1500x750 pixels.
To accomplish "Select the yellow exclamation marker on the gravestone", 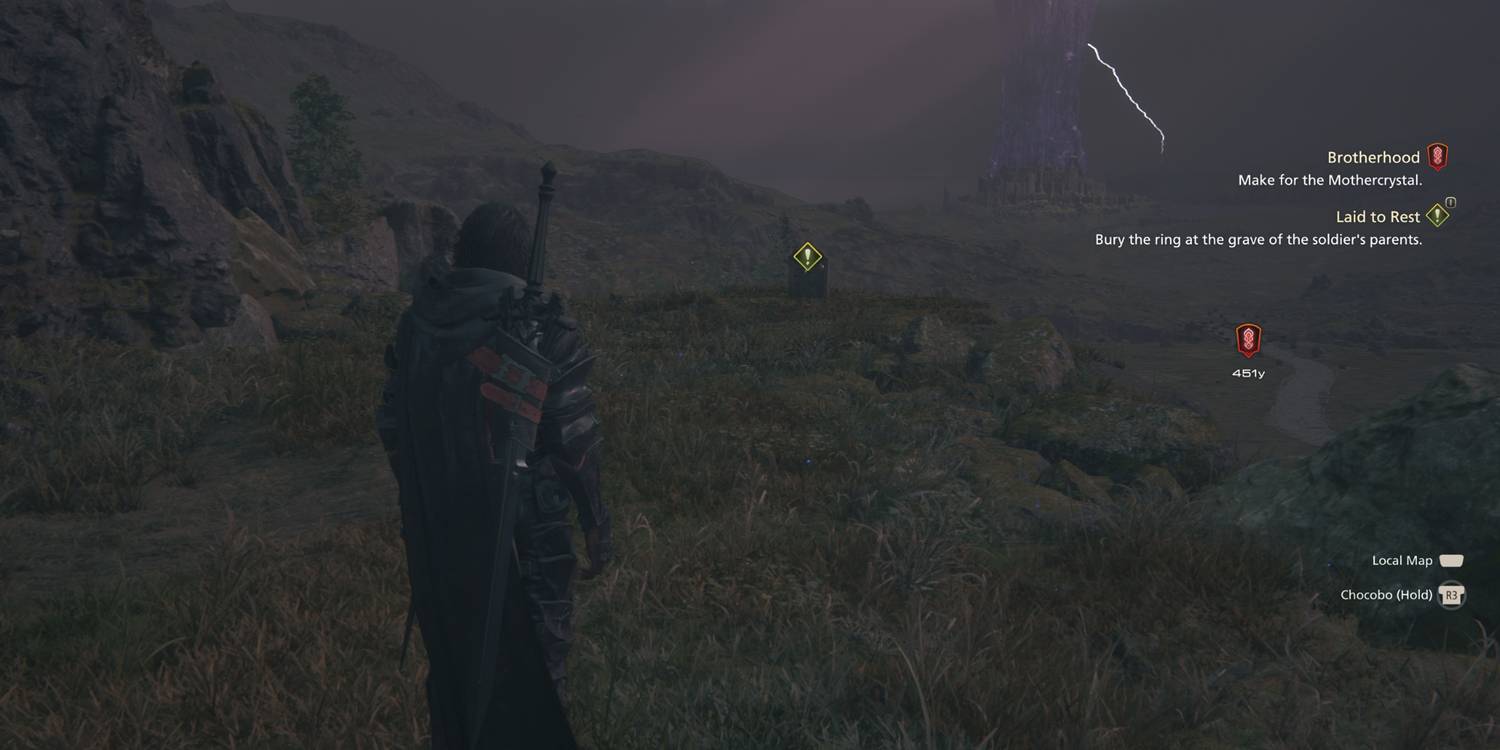I will coord(806,257).
